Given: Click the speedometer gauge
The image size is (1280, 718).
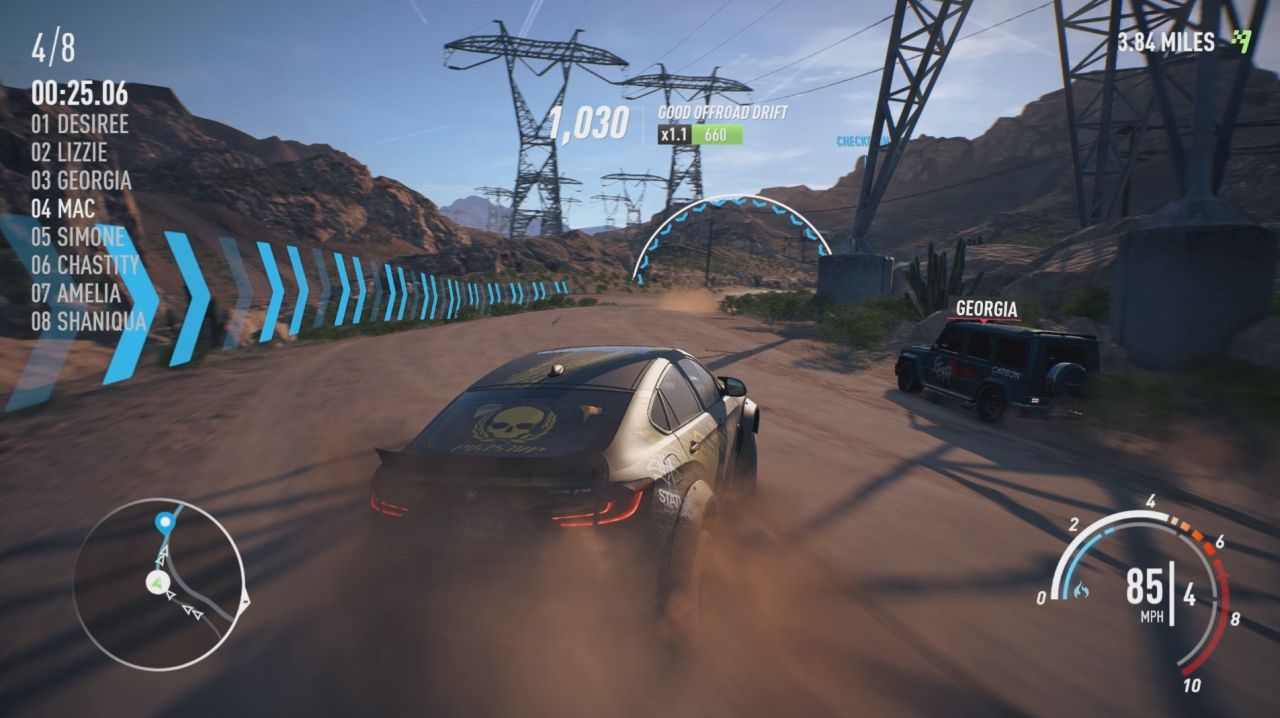Looking at the screenshot, I should (x=1140, y=590).
